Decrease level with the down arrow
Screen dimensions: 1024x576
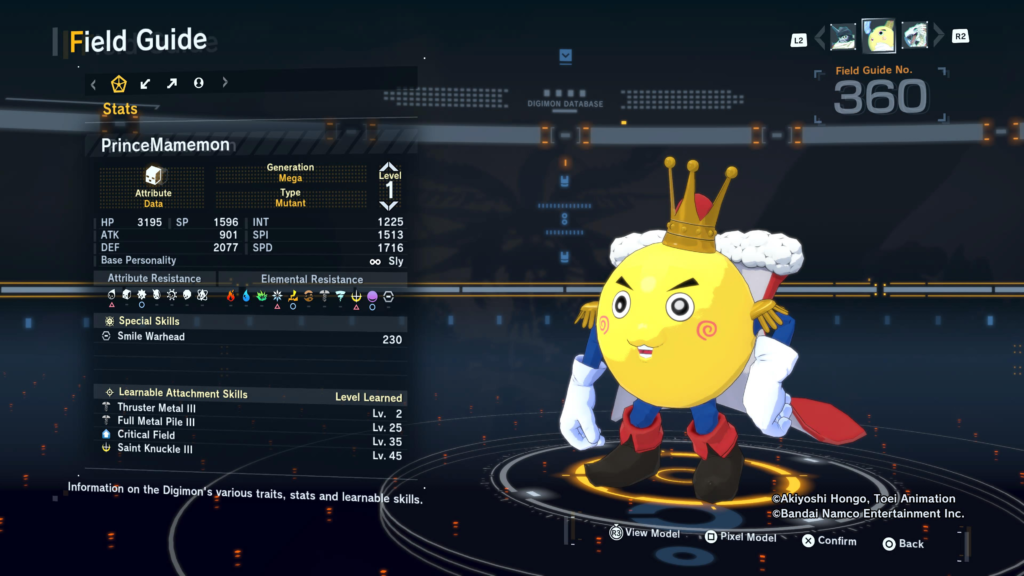(389, 204)
